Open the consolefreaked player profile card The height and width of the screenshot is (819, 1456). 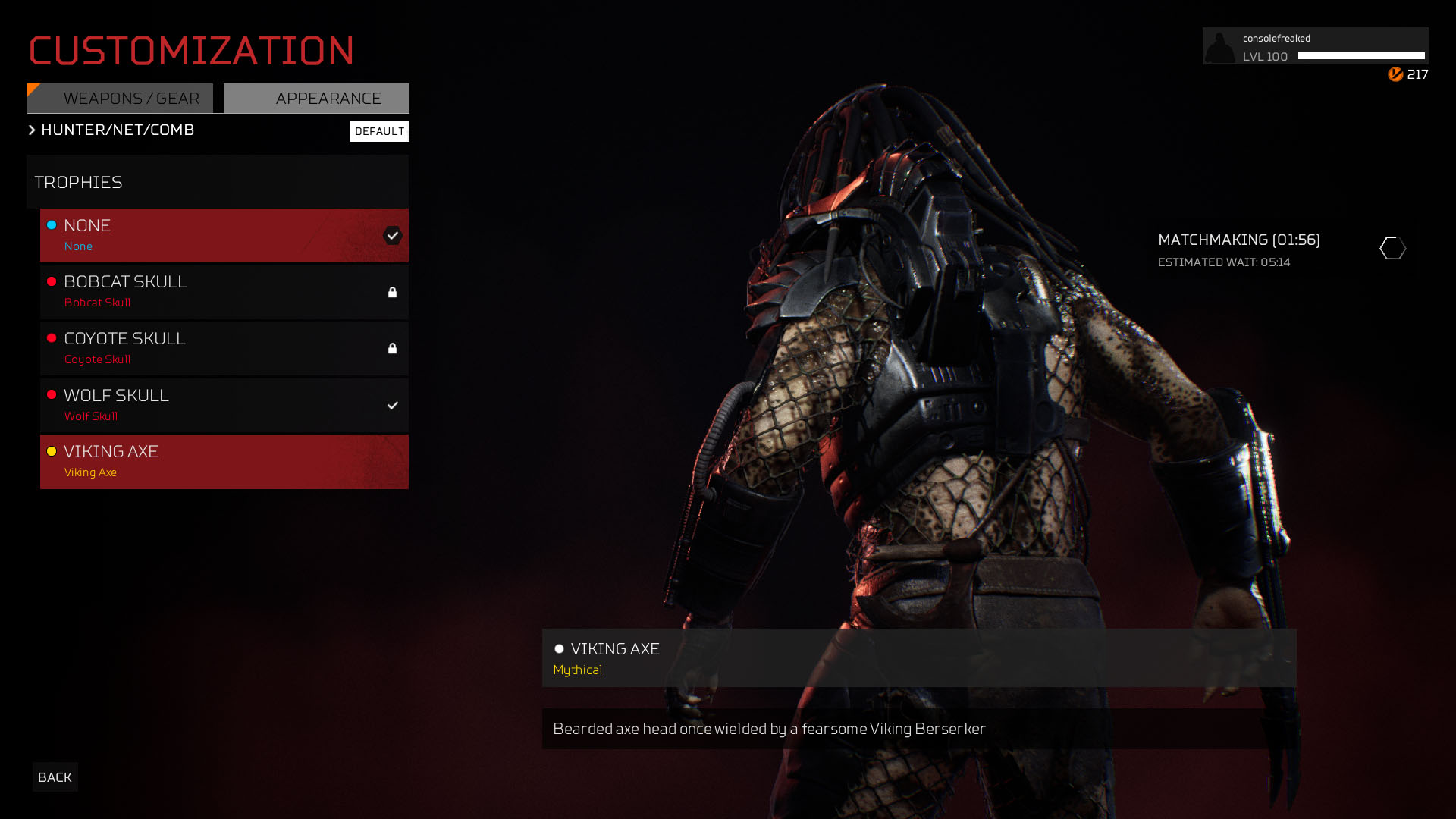(x=1315, y=46)
